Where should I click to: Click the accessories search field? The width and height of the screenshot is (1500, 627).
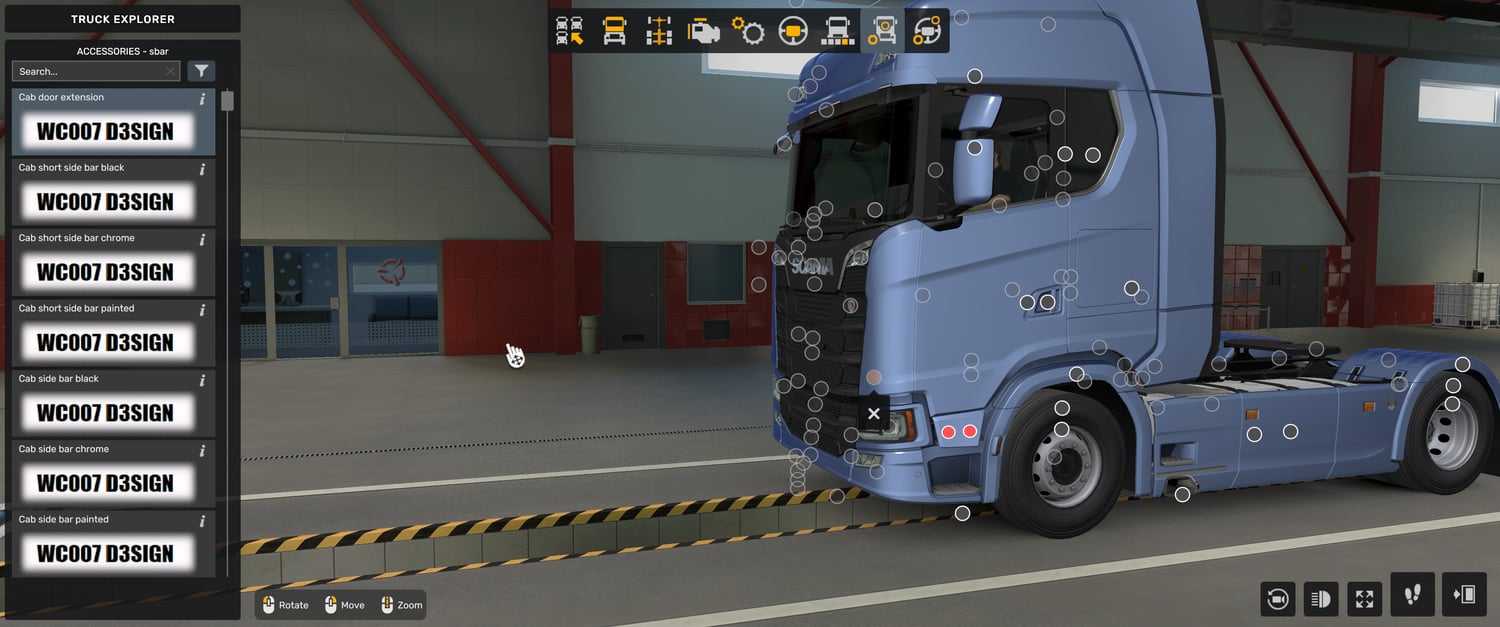90,71
